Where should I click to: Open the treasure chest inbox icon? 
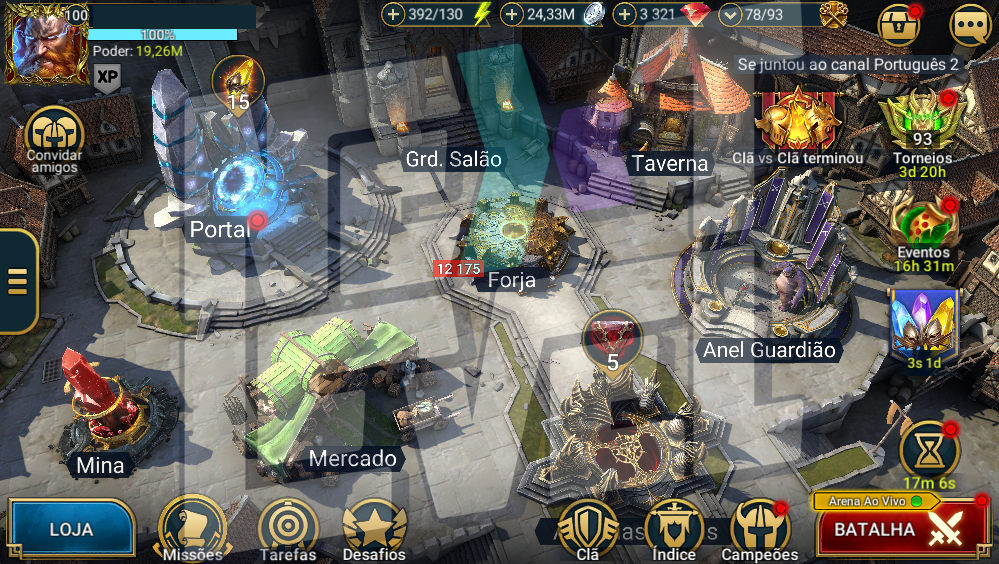[x=898, y=24]
